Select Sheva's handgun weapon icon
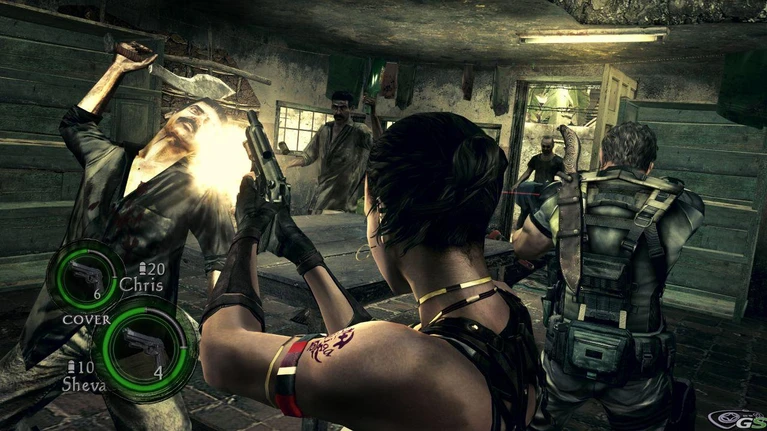 pyautogui.click(x=142, y=346)
